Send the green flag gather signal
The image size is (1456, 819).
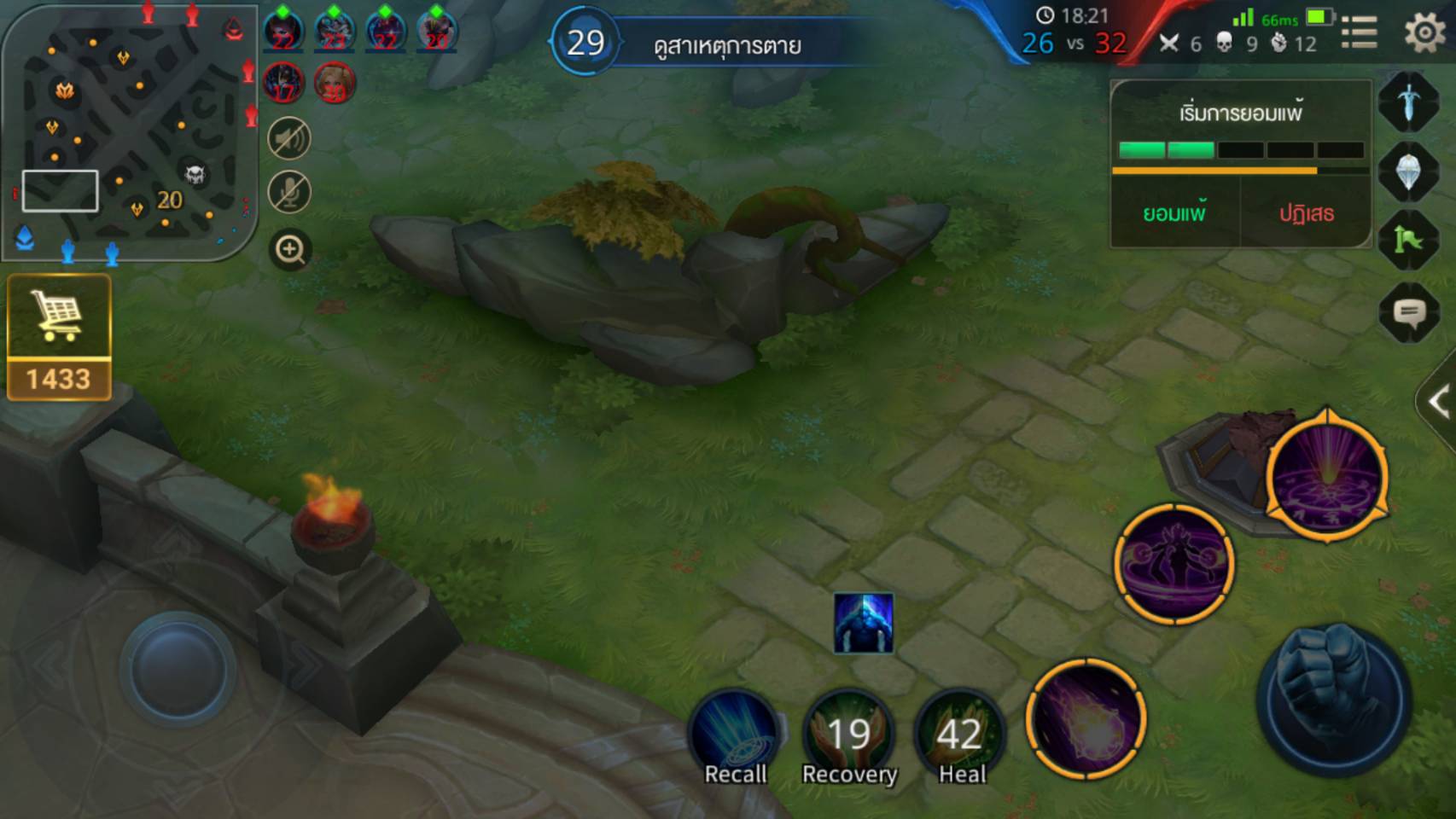tap(1408, 241)
